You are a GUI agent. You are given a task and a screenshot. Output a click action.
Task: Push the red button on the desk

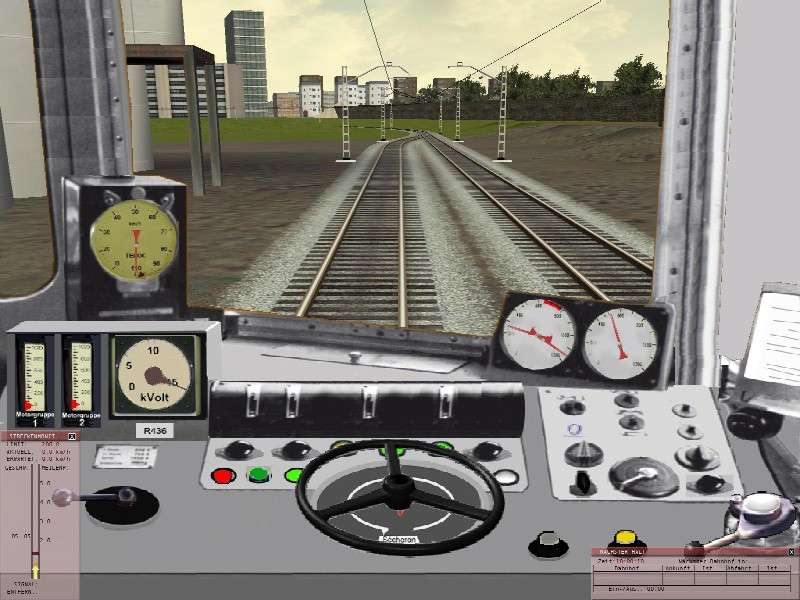pyautogui.click(x=223, y=476)
